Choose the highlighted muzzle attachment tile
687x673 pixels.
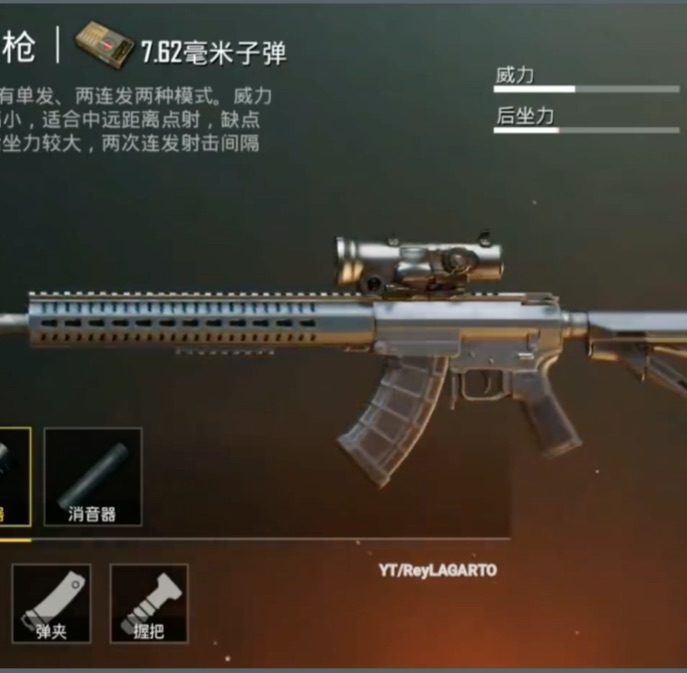13,477
